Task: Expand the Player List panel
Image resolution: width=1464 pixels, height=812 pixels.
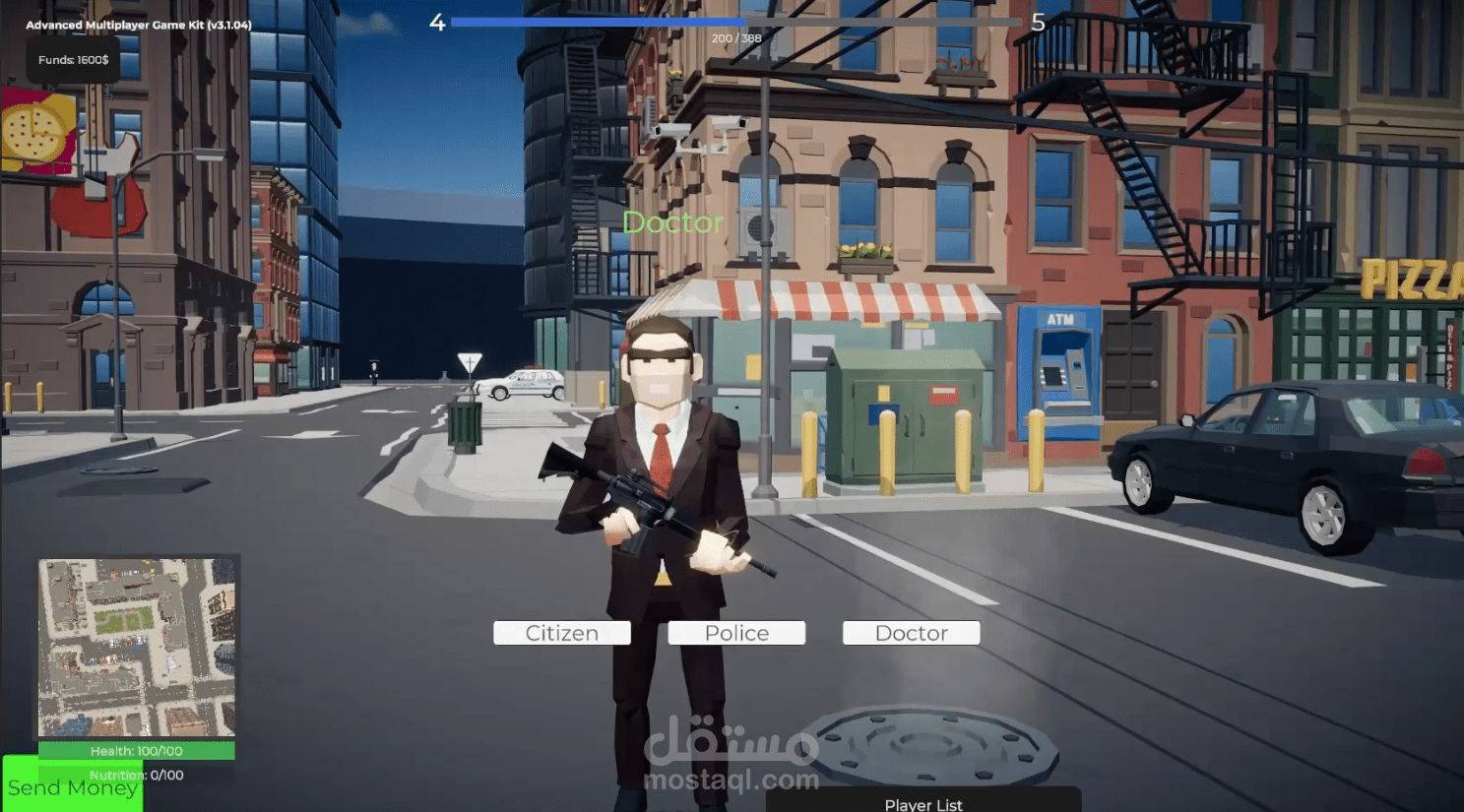Action: [923, 802]
